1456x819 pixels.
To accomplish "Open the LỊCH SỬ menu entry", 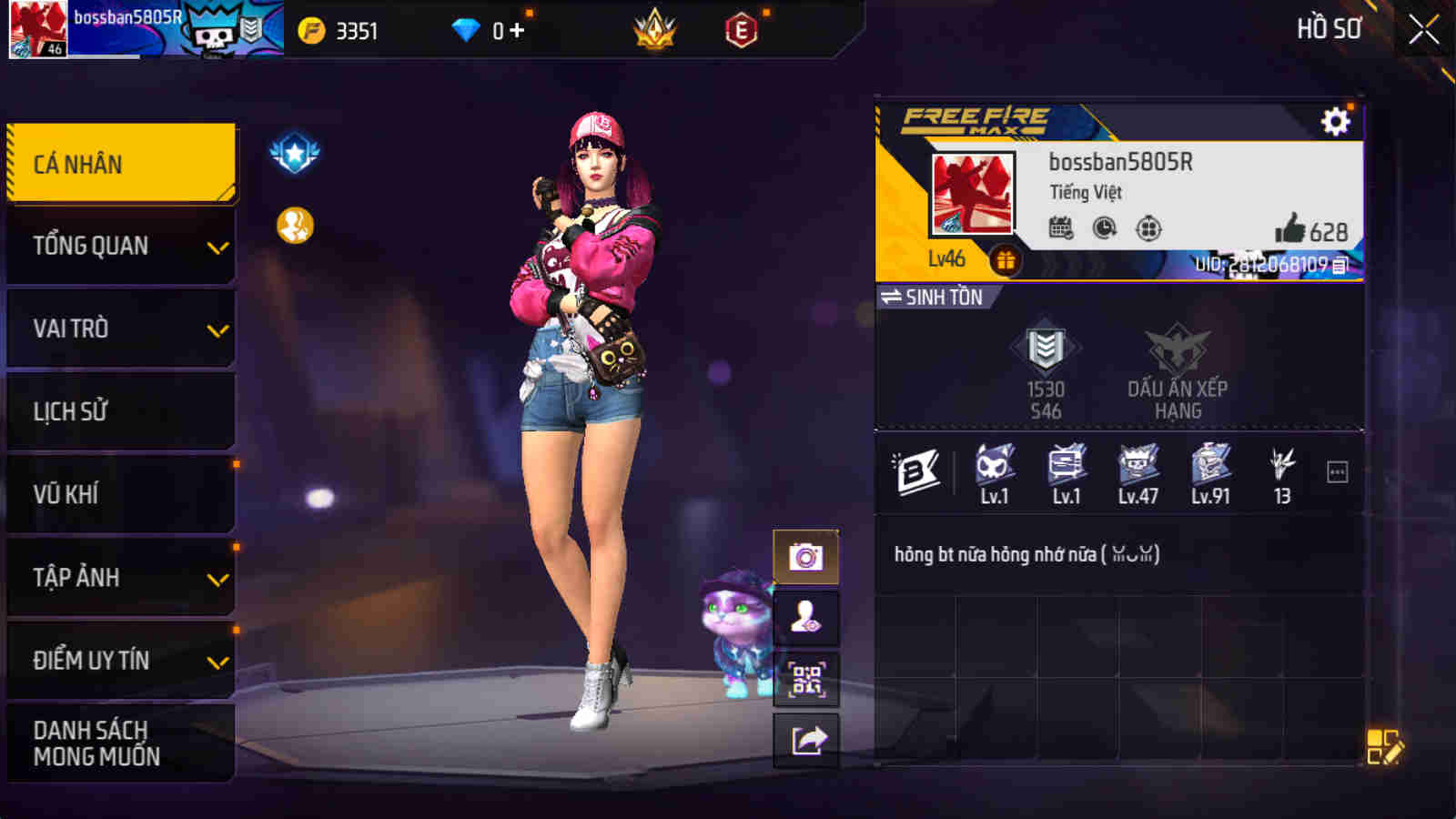I will 120,411.
